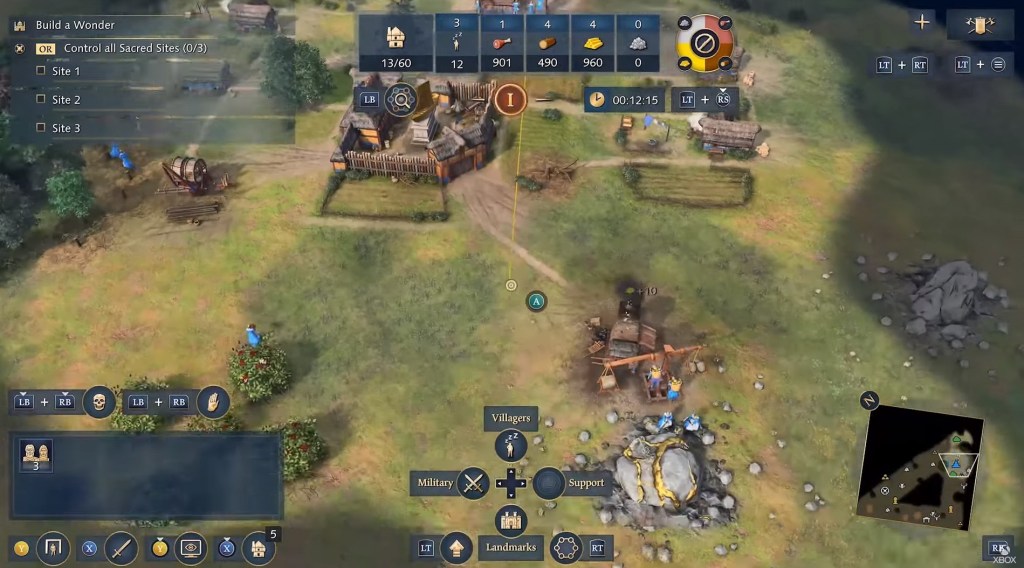Click the skull delete-unit icon
Image resolution: width=1024 pixels, height=568 pixels.
[99, 402]
